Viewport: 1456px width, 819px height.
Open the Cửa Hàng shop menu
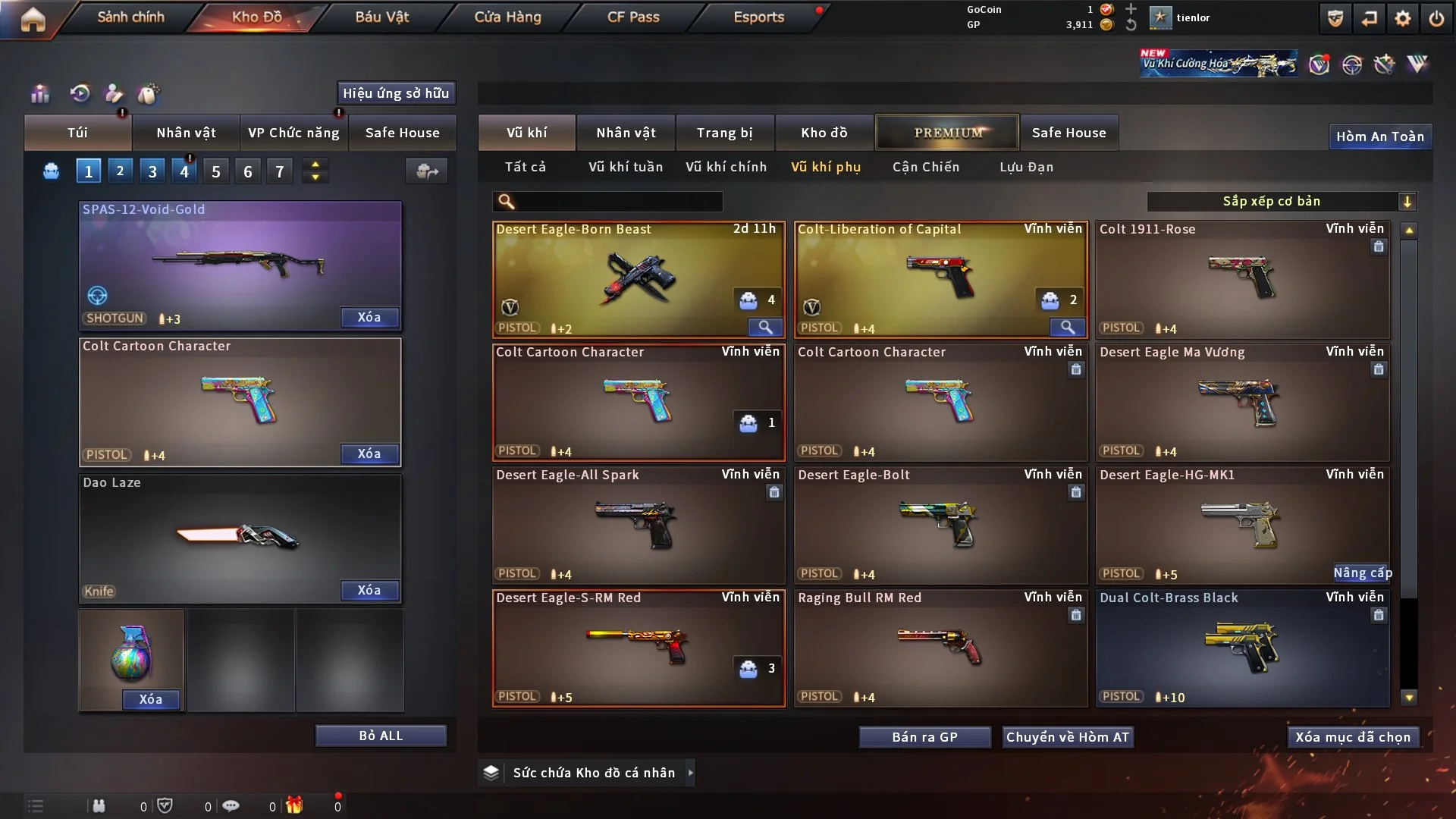click(507, 17)
